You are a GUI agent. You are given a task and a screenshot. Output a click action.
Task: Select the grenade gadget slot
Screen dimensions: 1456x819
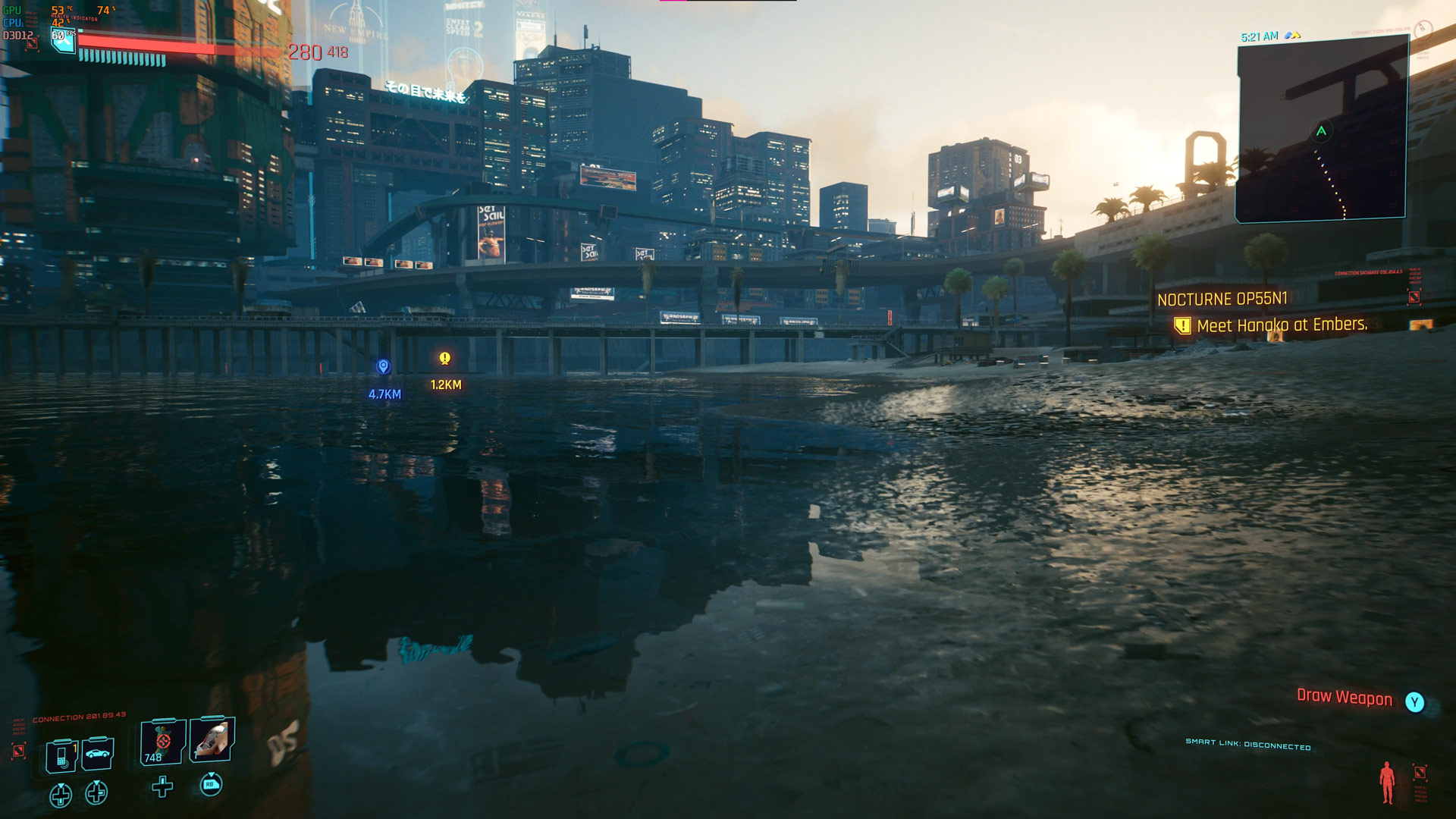click(212, 739)
